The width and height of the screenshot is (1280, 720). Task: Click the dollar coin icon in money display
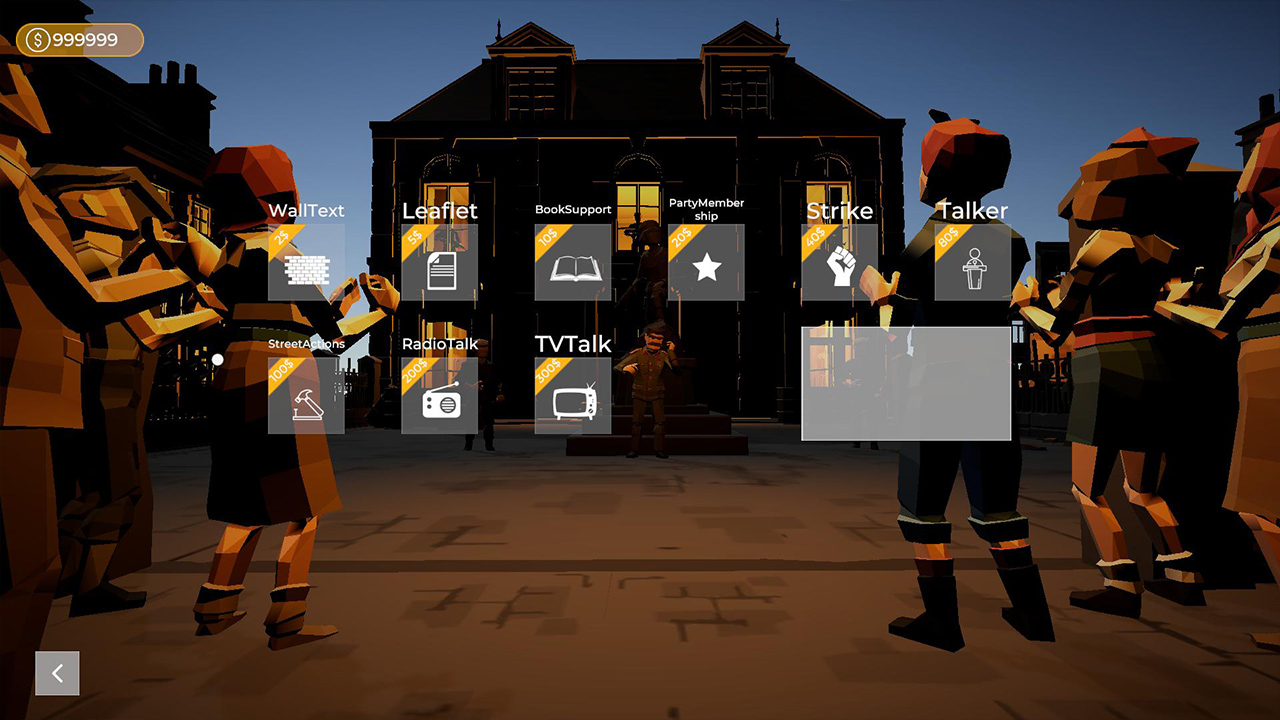[36, 40]
